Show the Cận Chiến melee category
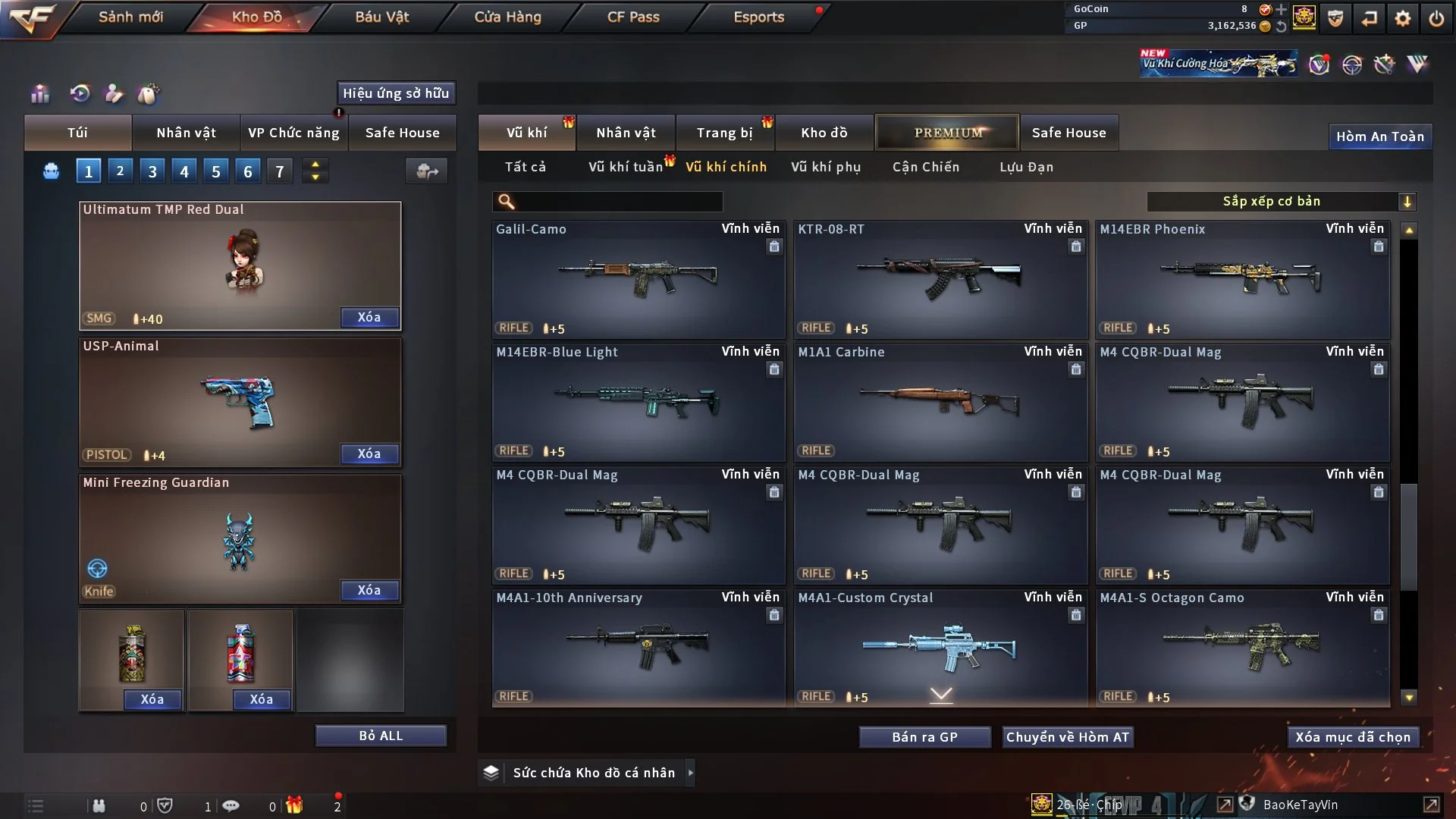 926,167
